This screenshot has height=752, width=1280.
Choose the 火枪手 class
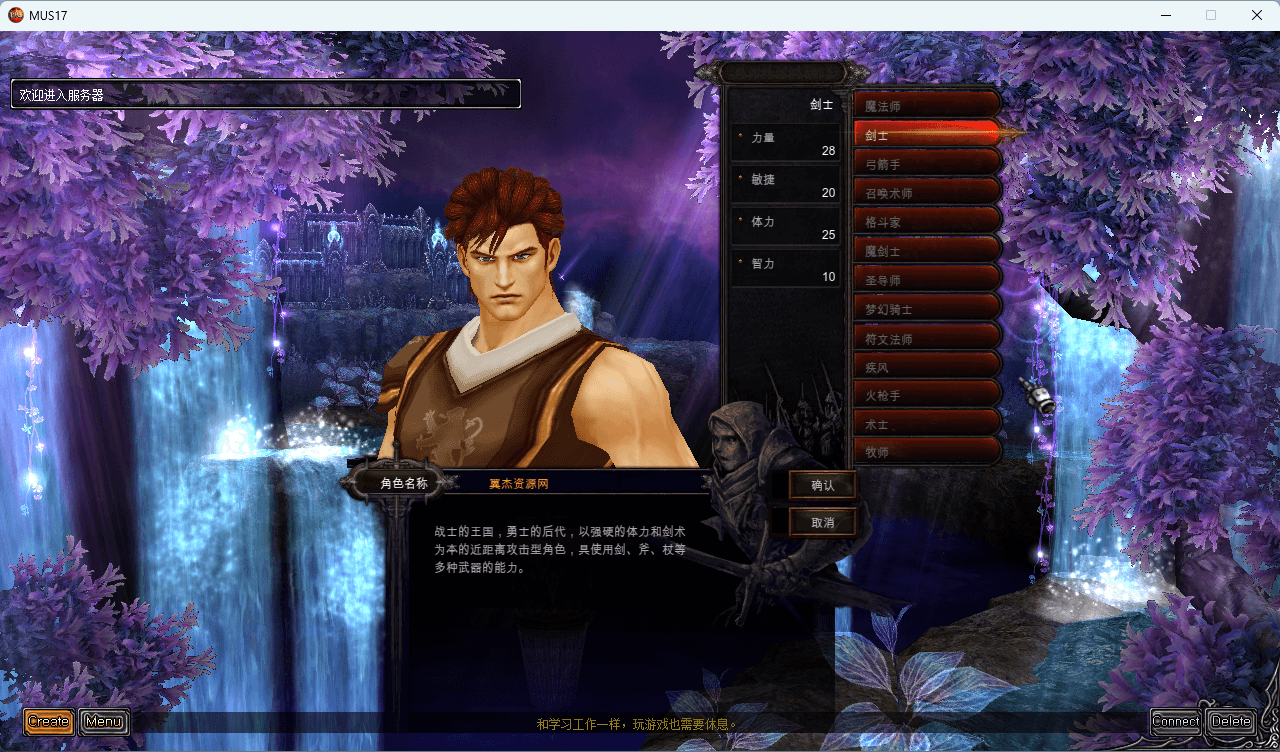click(927, 395)
